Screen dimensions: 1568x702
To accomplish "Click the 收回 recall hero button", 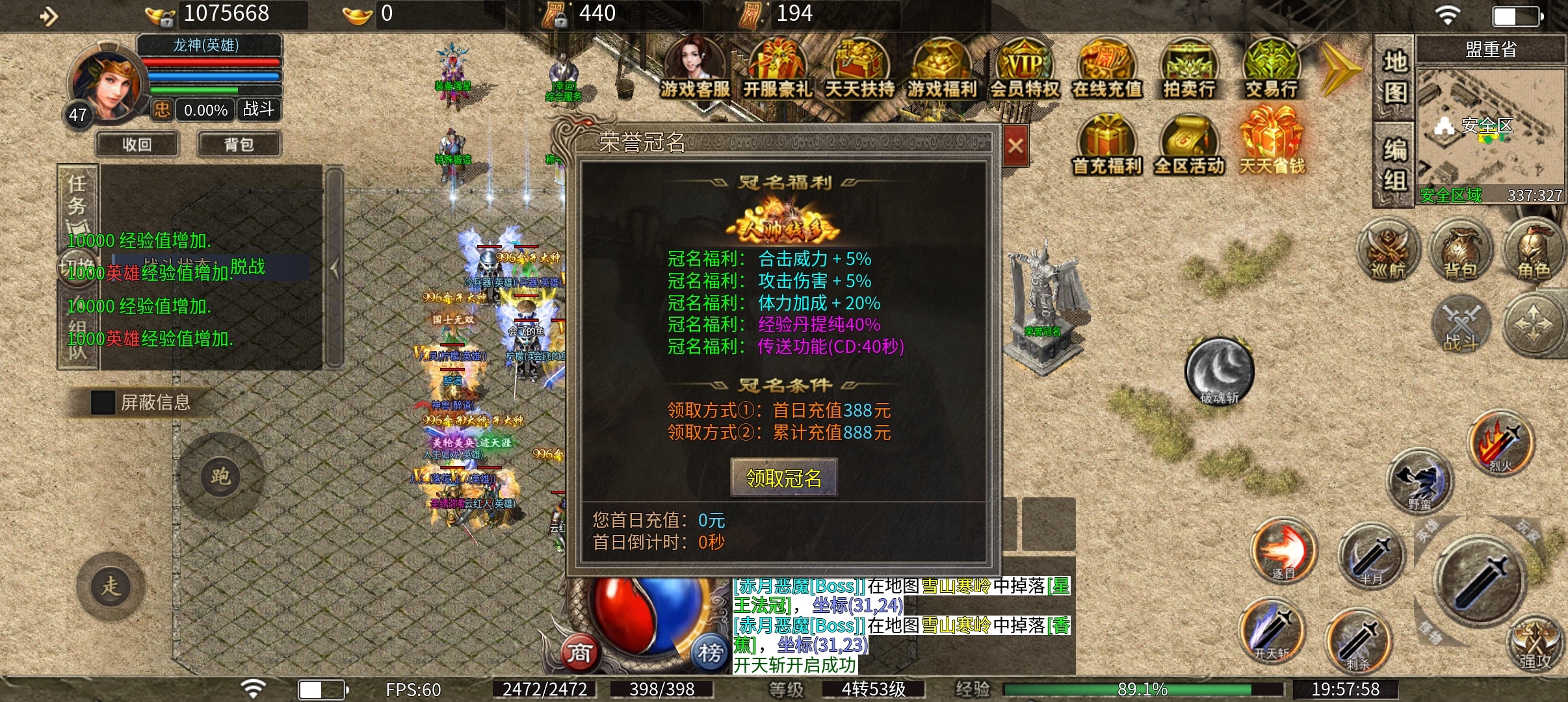I will click(137, 144).
